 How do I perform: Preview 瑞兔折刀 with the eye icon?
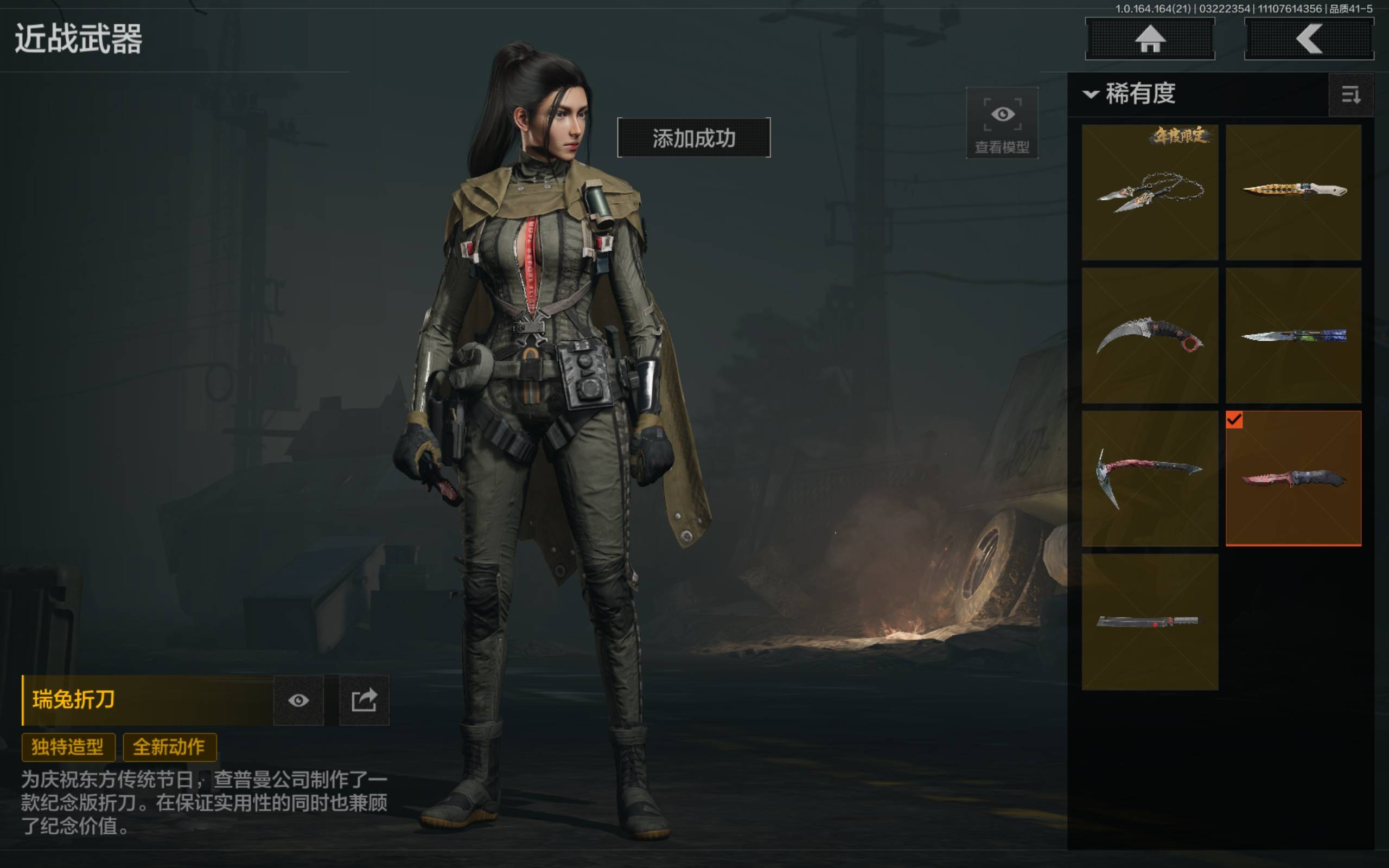click(298, 700)
